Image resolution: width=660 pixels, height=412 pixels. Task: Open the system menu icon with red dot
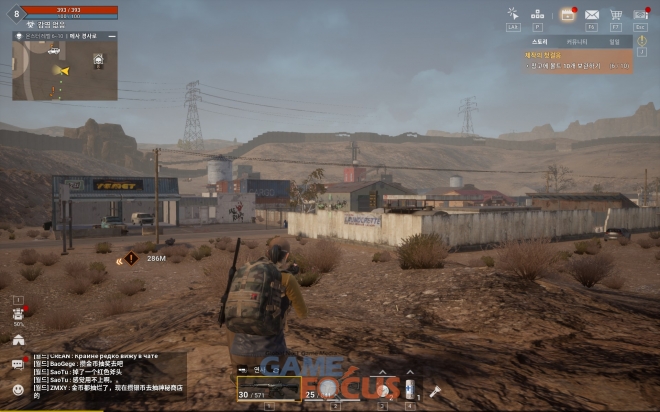coord(641,14)
